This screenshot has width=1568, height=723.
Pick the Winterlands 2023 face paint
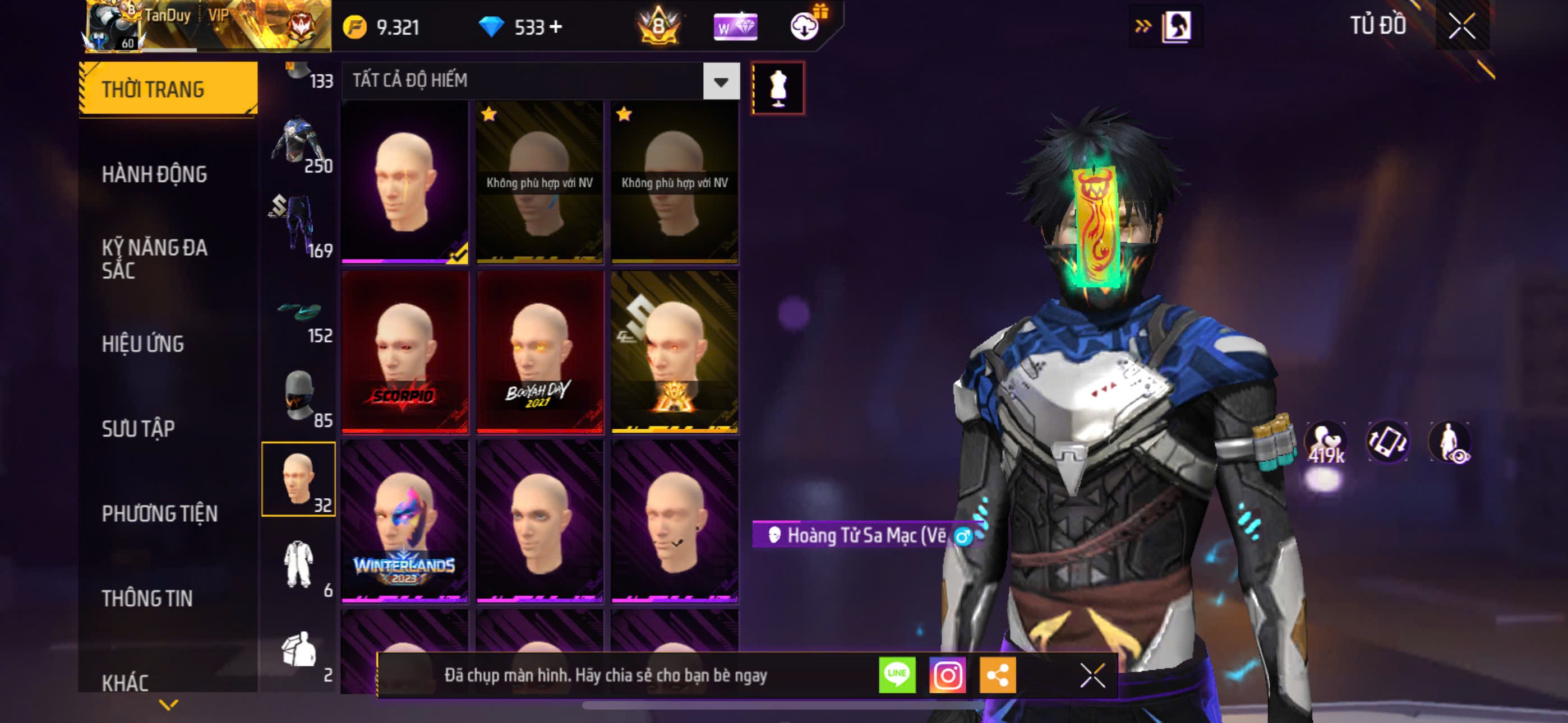pos(405,522)
